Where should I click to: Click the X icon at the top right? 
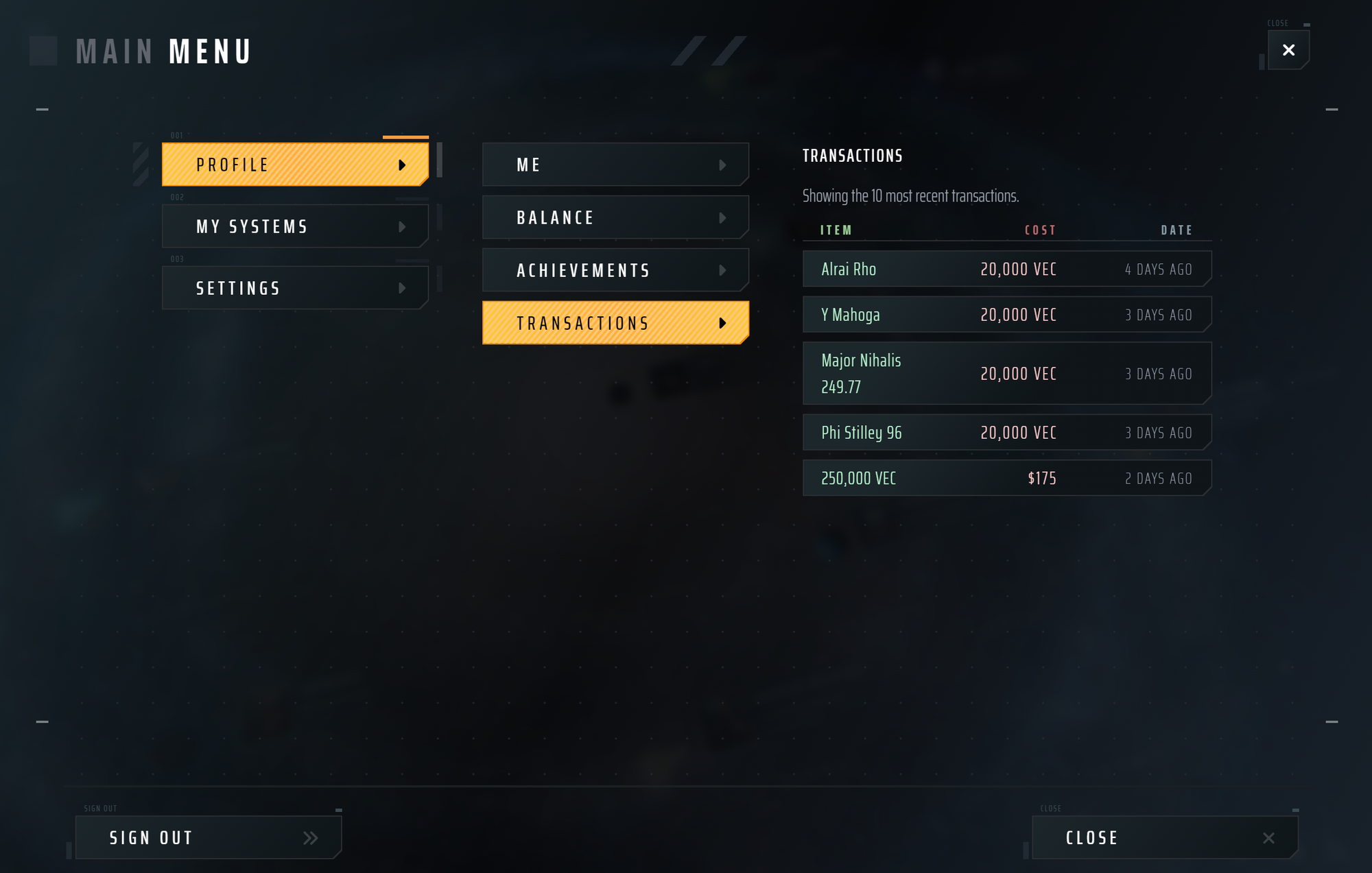pos(1288,50)
